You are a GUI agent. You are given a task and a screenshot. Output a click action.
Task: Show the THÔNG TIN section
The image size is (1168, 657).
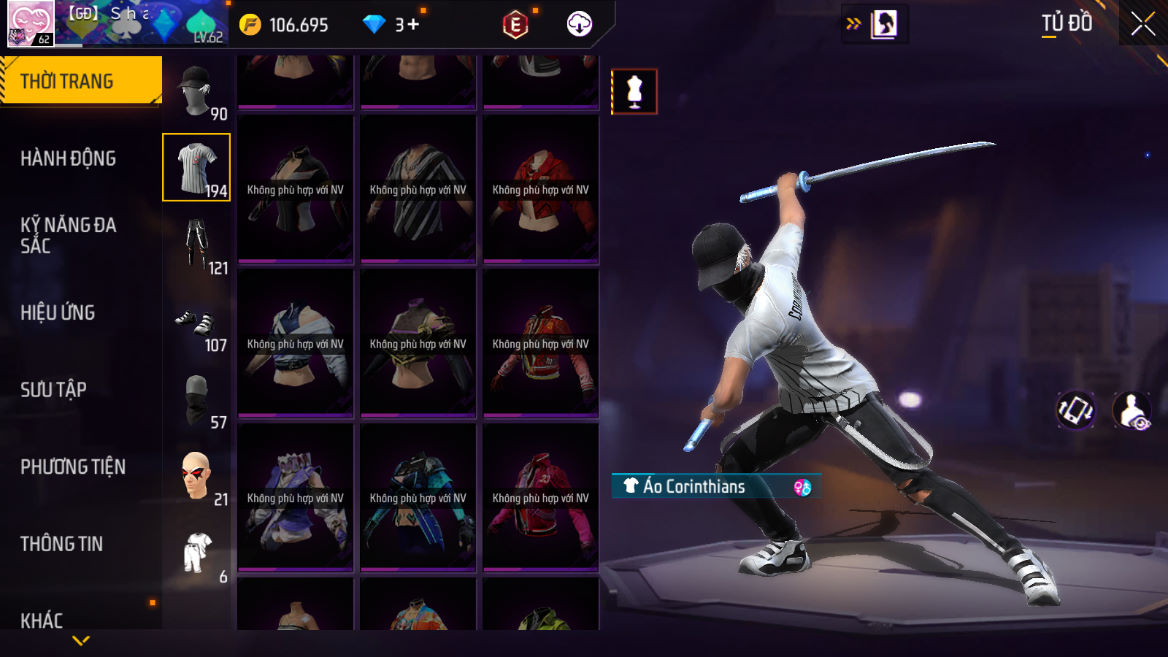62,543
